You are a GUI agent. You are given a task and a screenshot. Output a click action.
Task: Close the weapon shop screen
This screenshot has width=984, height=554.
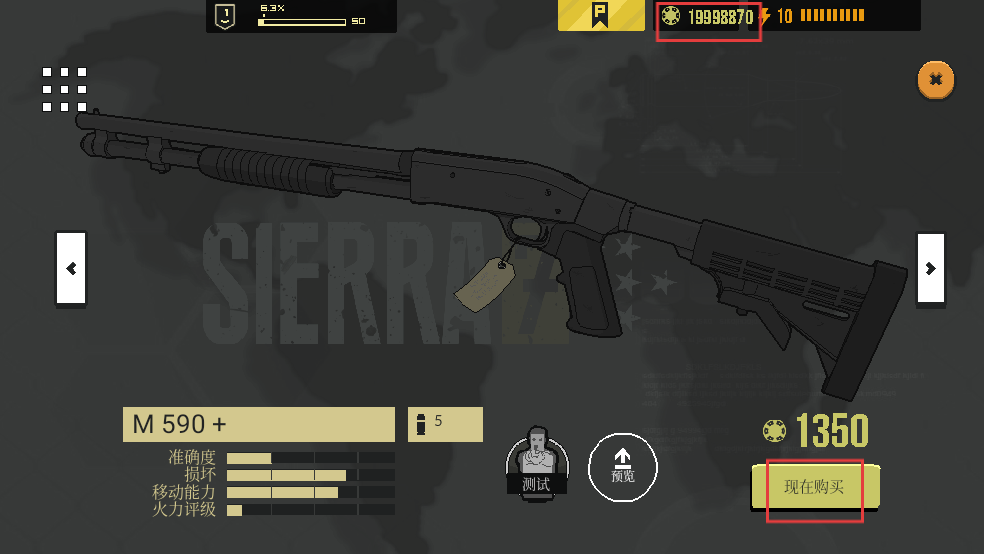pos(935,79)
